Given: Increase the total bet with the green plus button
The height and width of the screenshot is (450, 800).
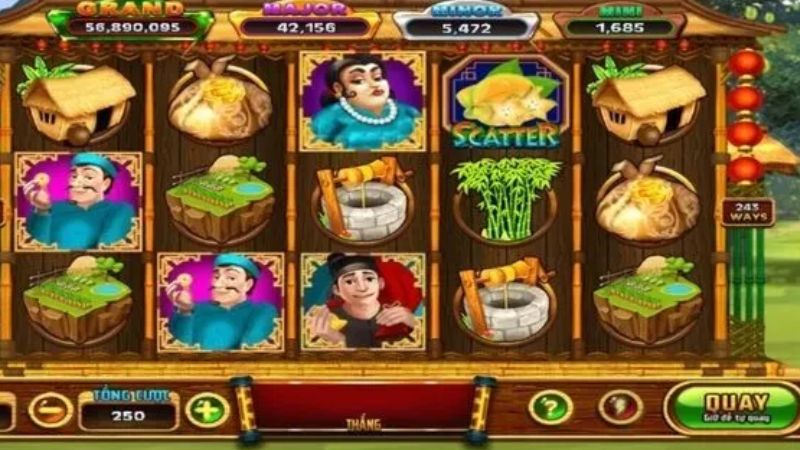Looking at the screenshot, I should (x=207, y=409).
